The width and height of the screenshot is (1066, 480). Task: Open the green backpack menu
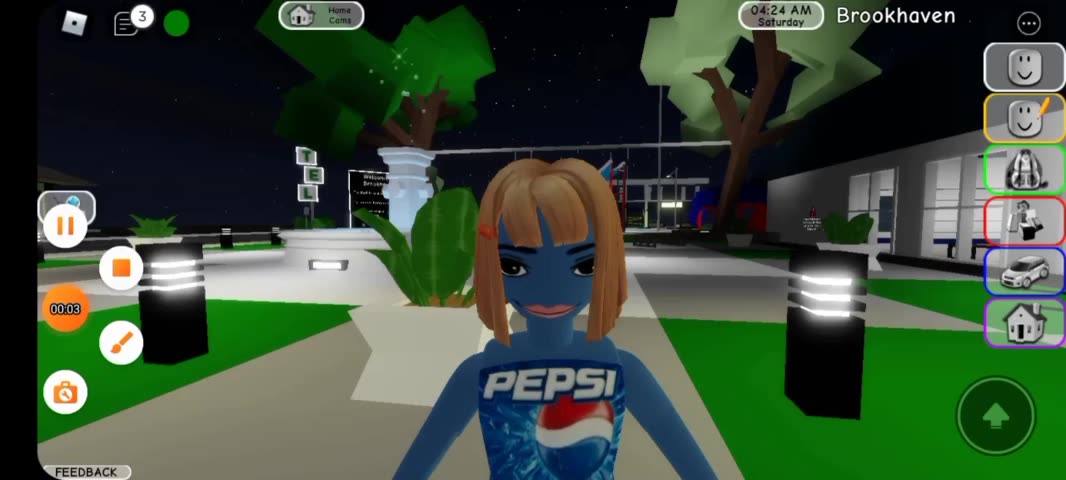(1023, 170)
